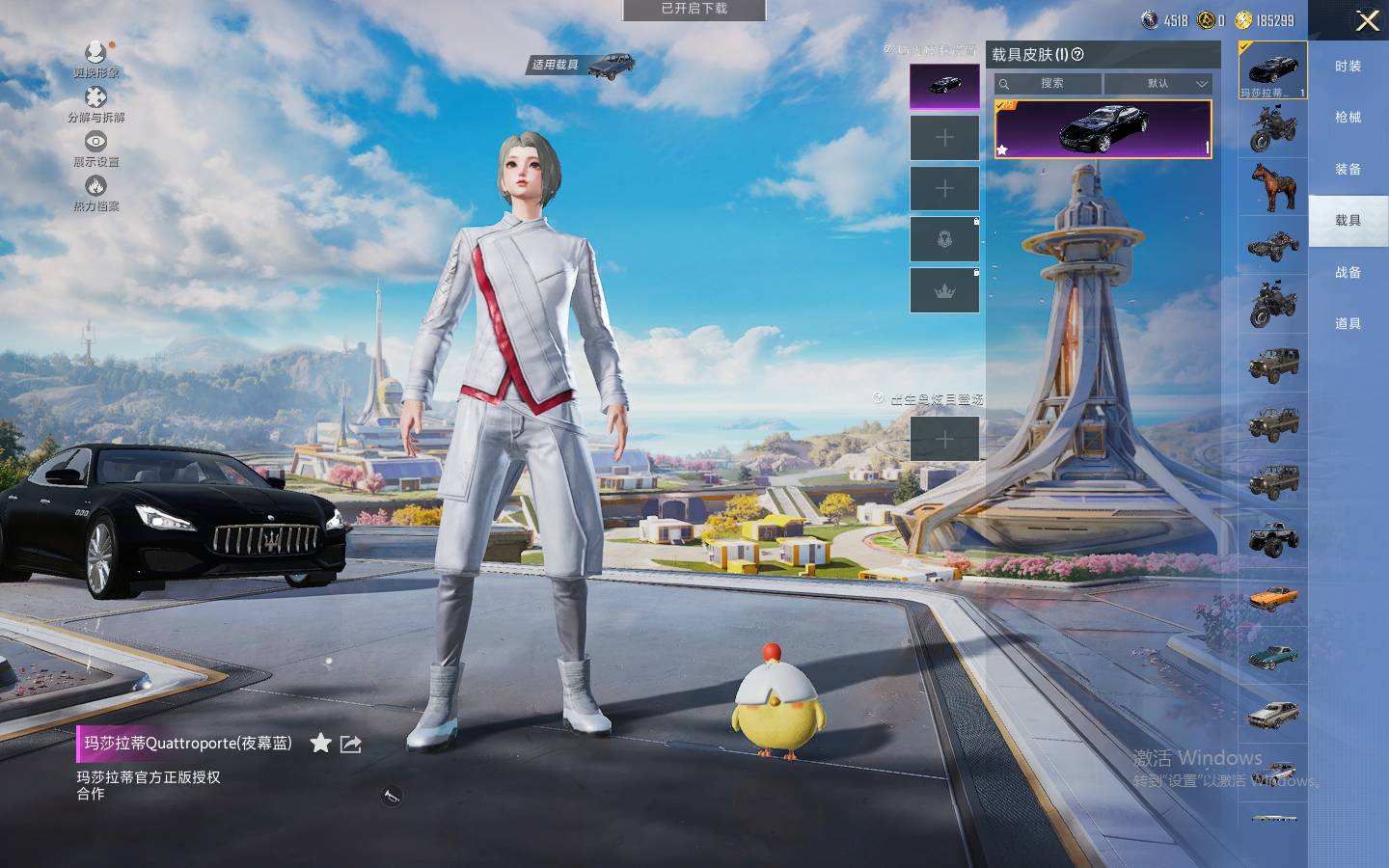Open 分解与拆解 (dismantle) option
Screen dimensions: 1389x868
95,104
